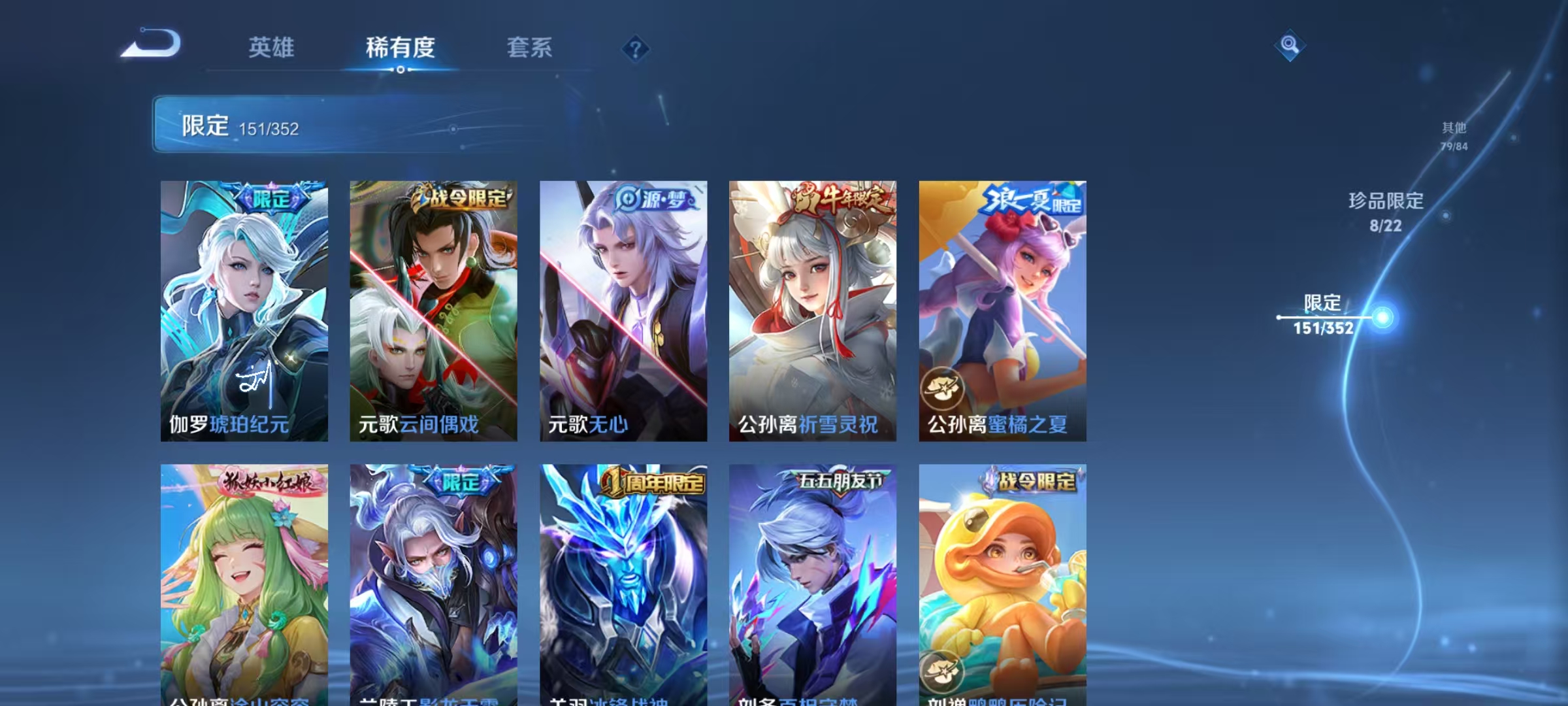The width and height of the screenshot is (1568, 706).
Task: Switch to the 英雄 tab
Action: (270, 47)
